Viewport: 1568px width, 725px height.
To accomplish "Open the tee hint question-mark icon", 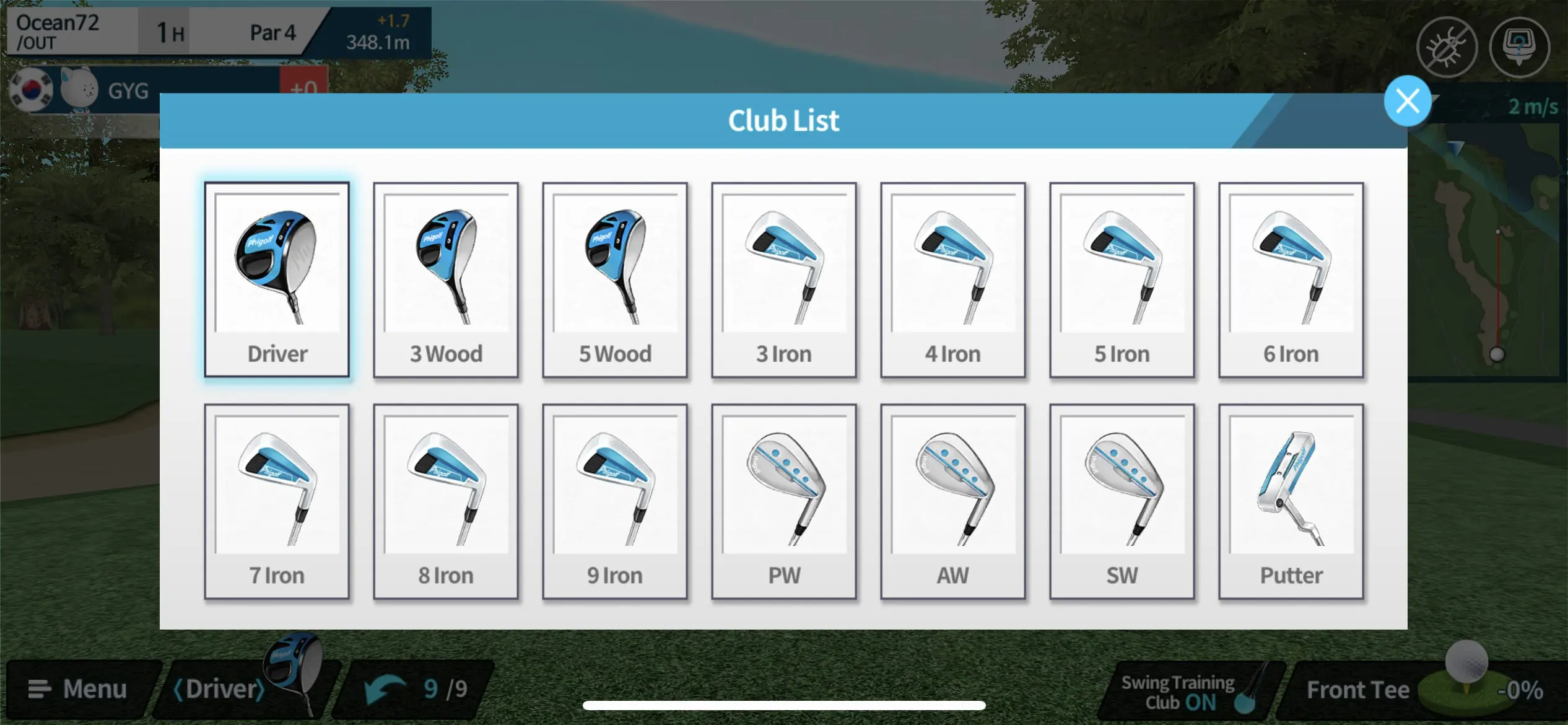I will 1520,46.
